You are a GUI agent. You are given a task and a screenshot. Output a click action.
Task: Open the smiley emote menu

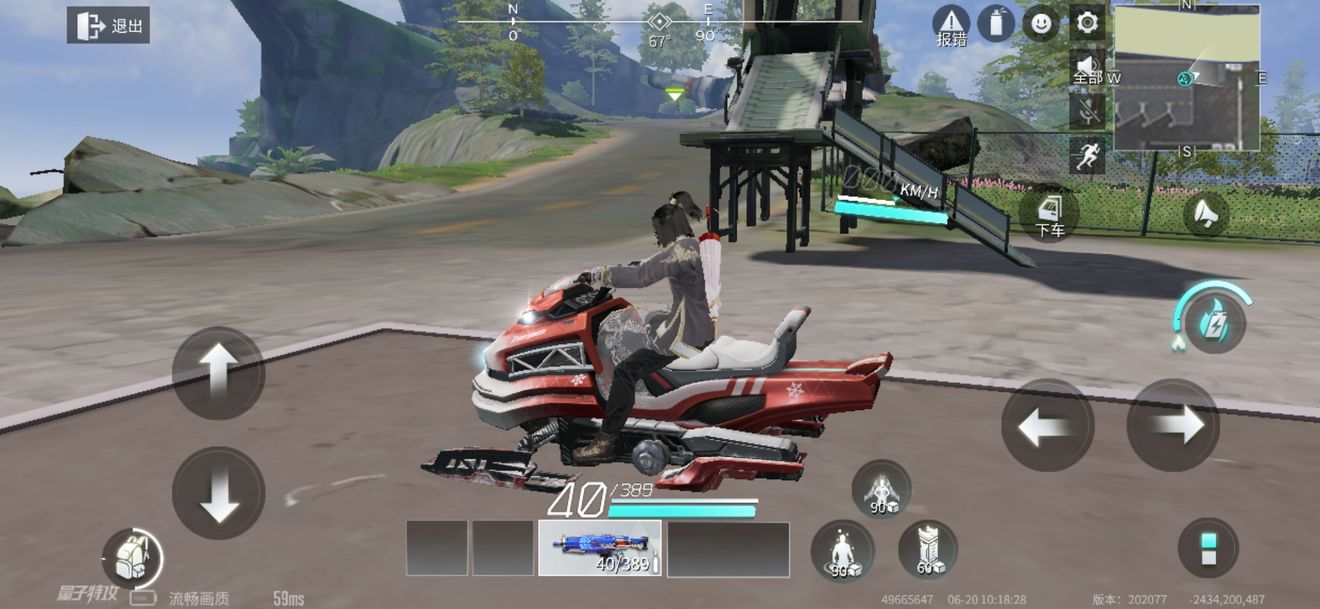(1041, 23)
